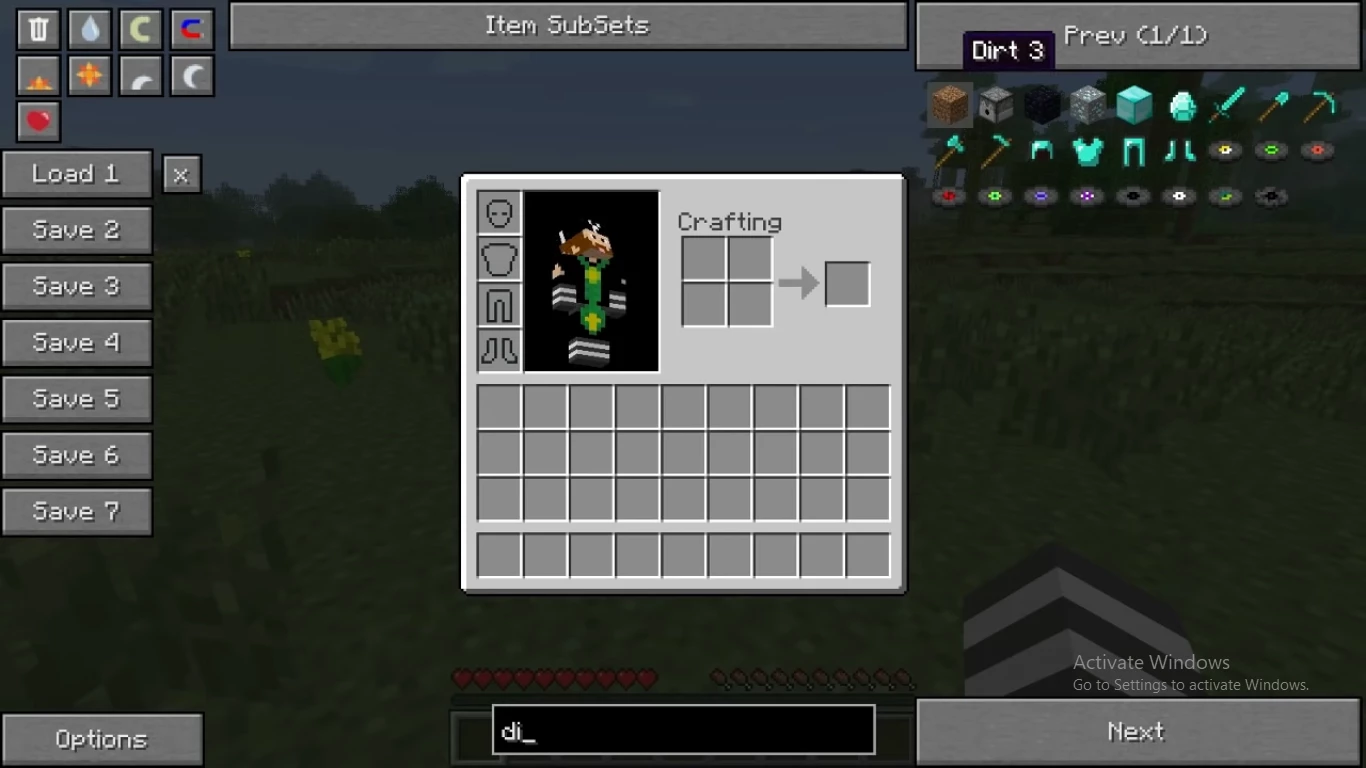The image size is (1366, 768).
Task: Select the obsidian block in the item panel
Action: (x=1041, y=104)
